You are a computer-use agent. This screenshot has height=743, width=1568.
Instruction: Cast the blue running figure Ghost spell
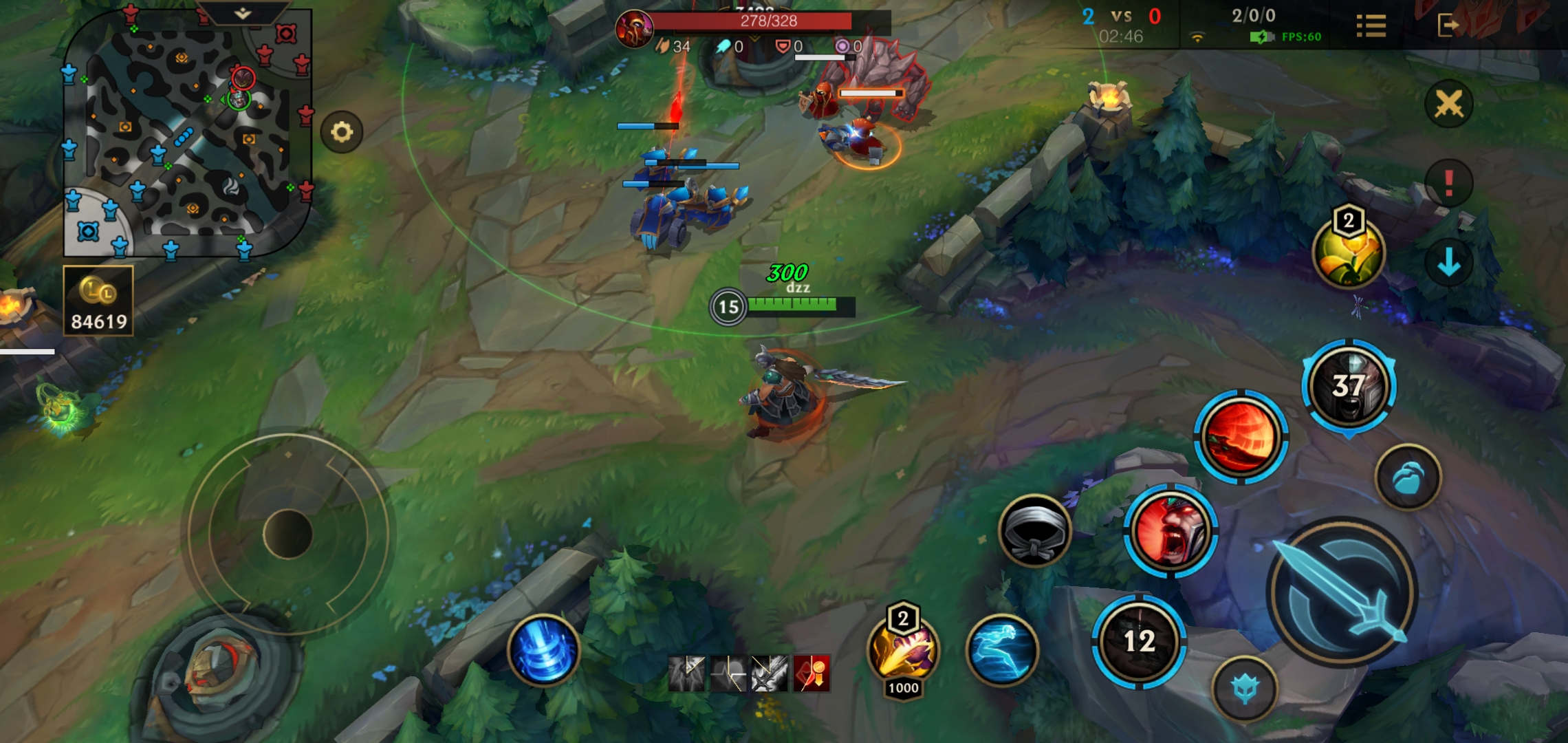(1002, 650)
